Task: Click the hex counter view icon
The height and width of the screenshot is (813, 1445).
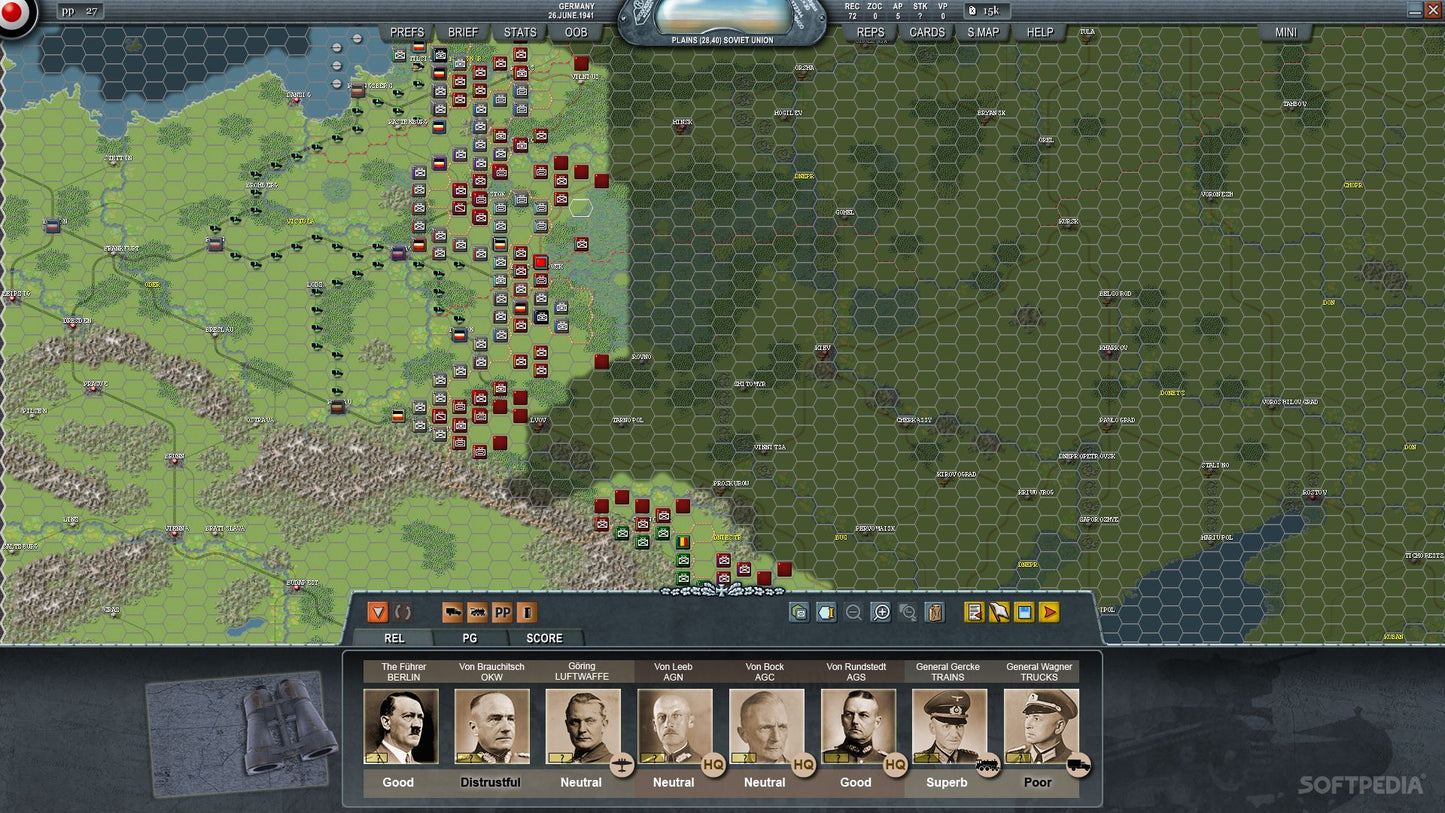Action: tap(798, 612)
